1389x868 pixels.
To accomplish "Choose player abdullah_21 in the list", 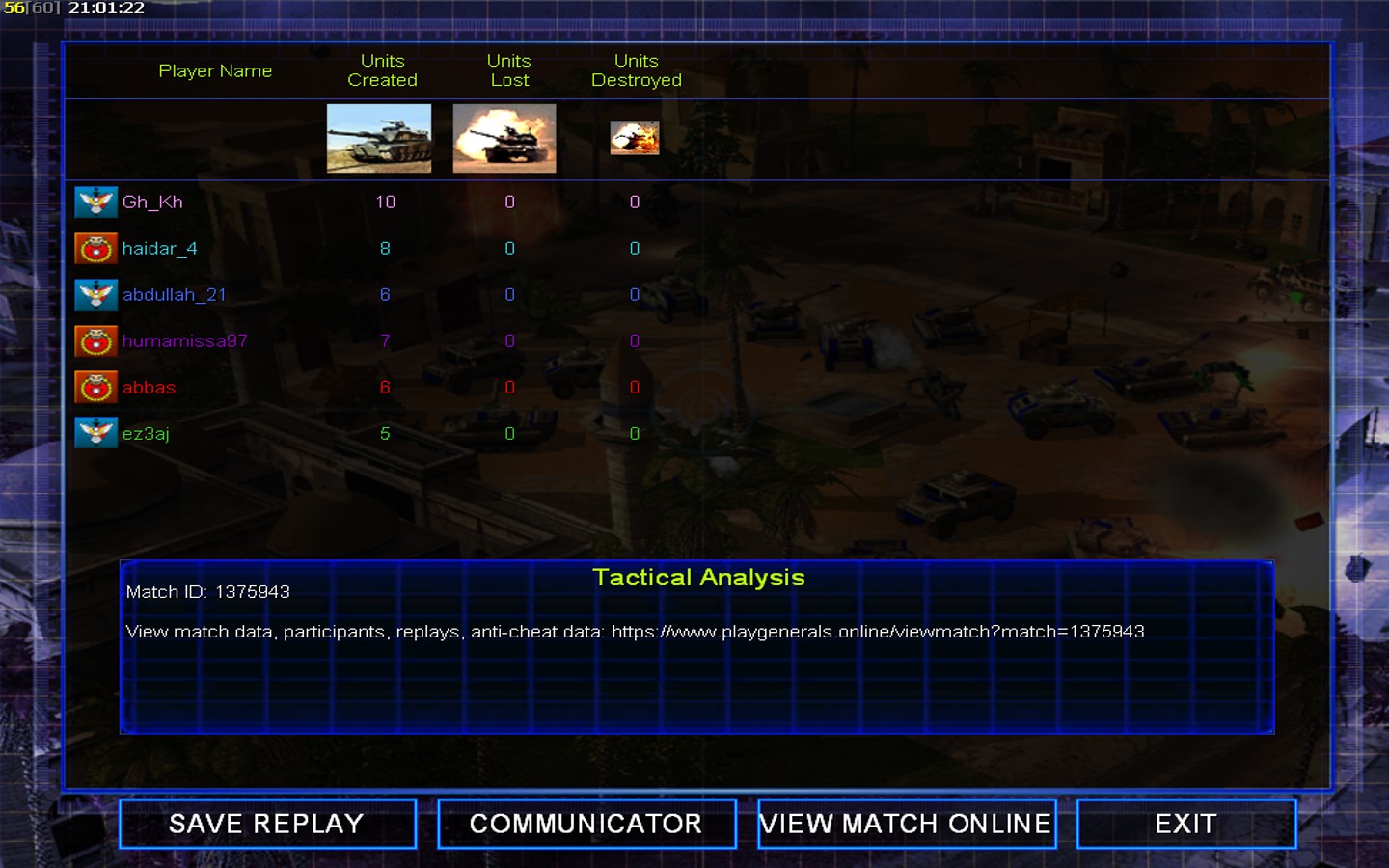I will tap(174, 295).
